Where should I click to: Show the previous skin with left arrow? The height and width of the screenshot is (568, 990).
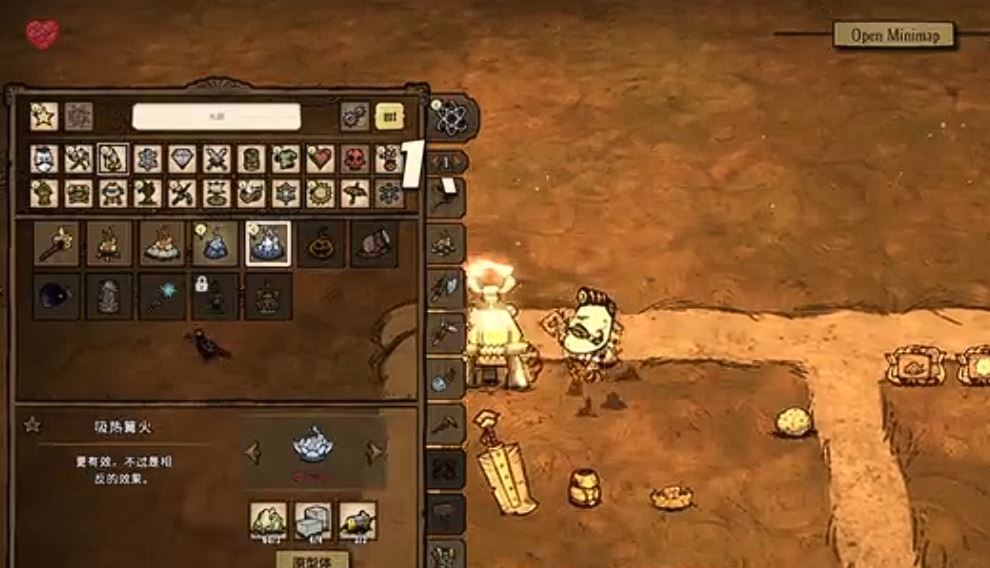coord(252,452)
